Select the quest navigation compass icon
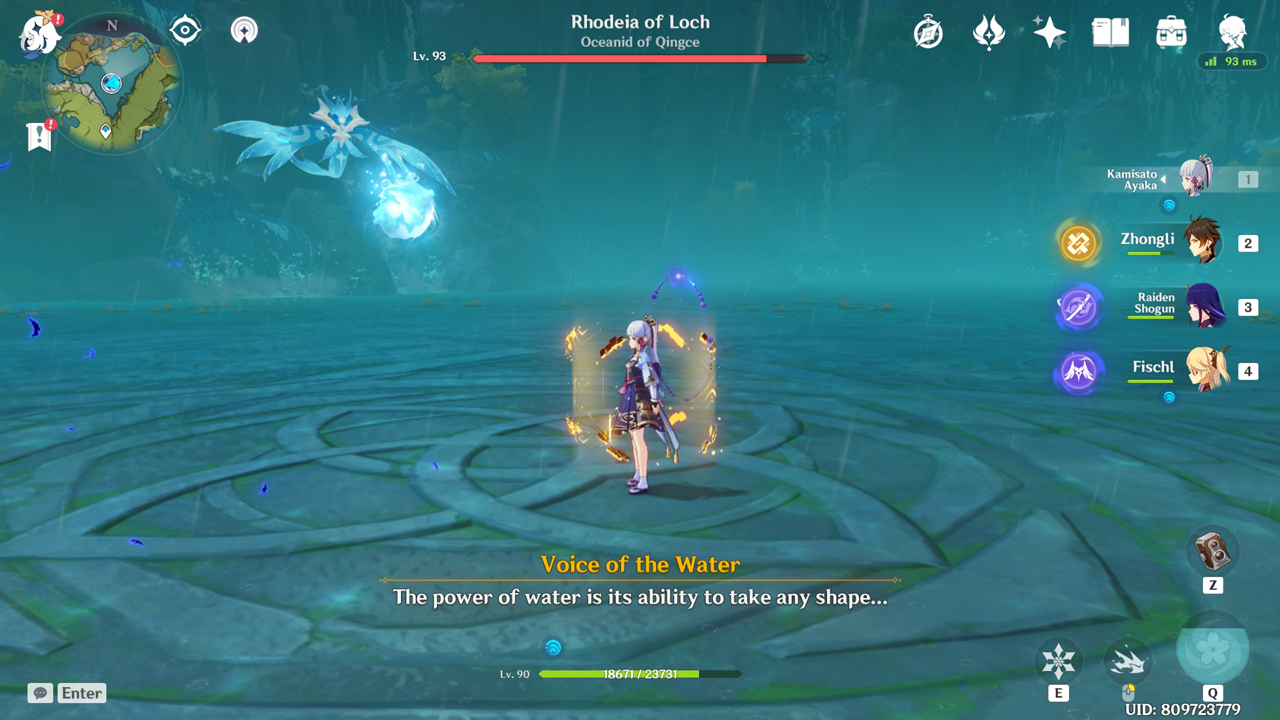This screenshot has height=720, width=1280. (927, 32)
